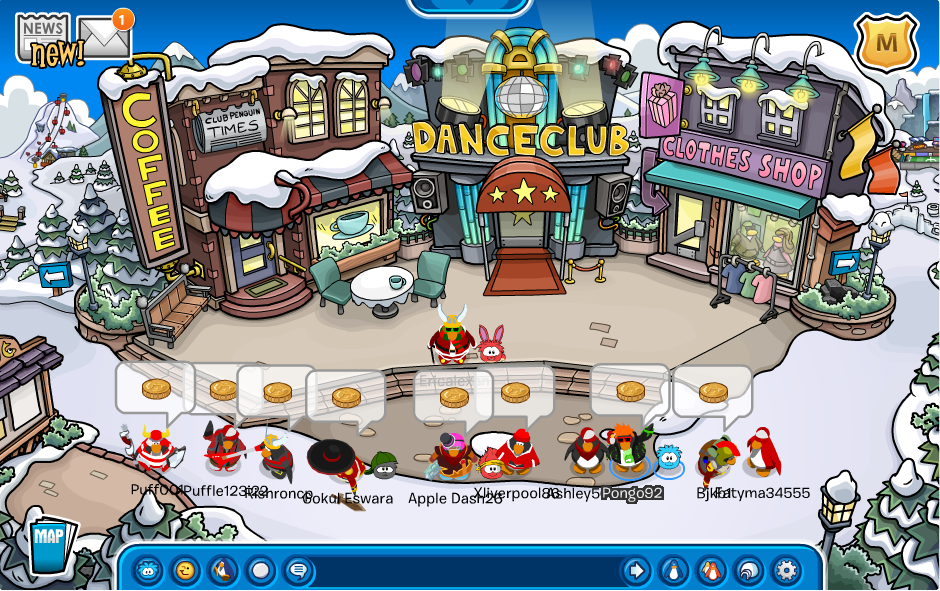Open the moderator M badge

click(886, 43)
